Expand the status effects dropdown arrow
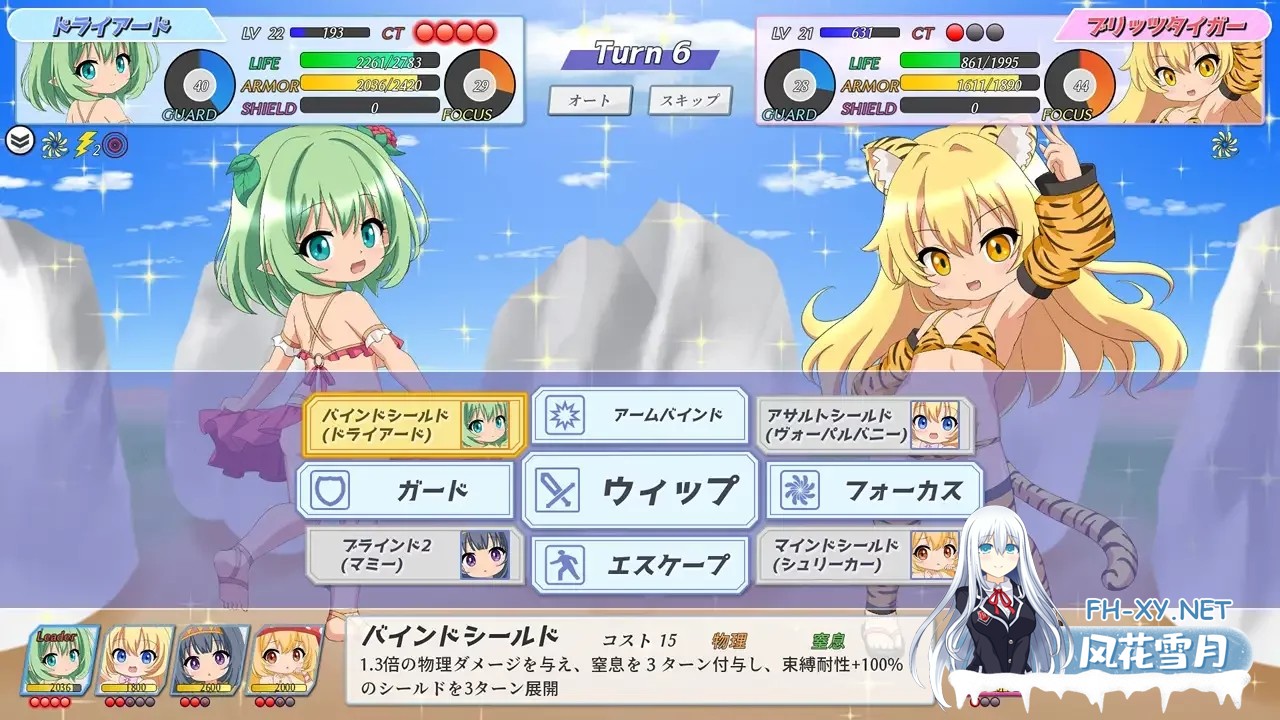This screenshot has height=720, width=1280. pos(19,142)
